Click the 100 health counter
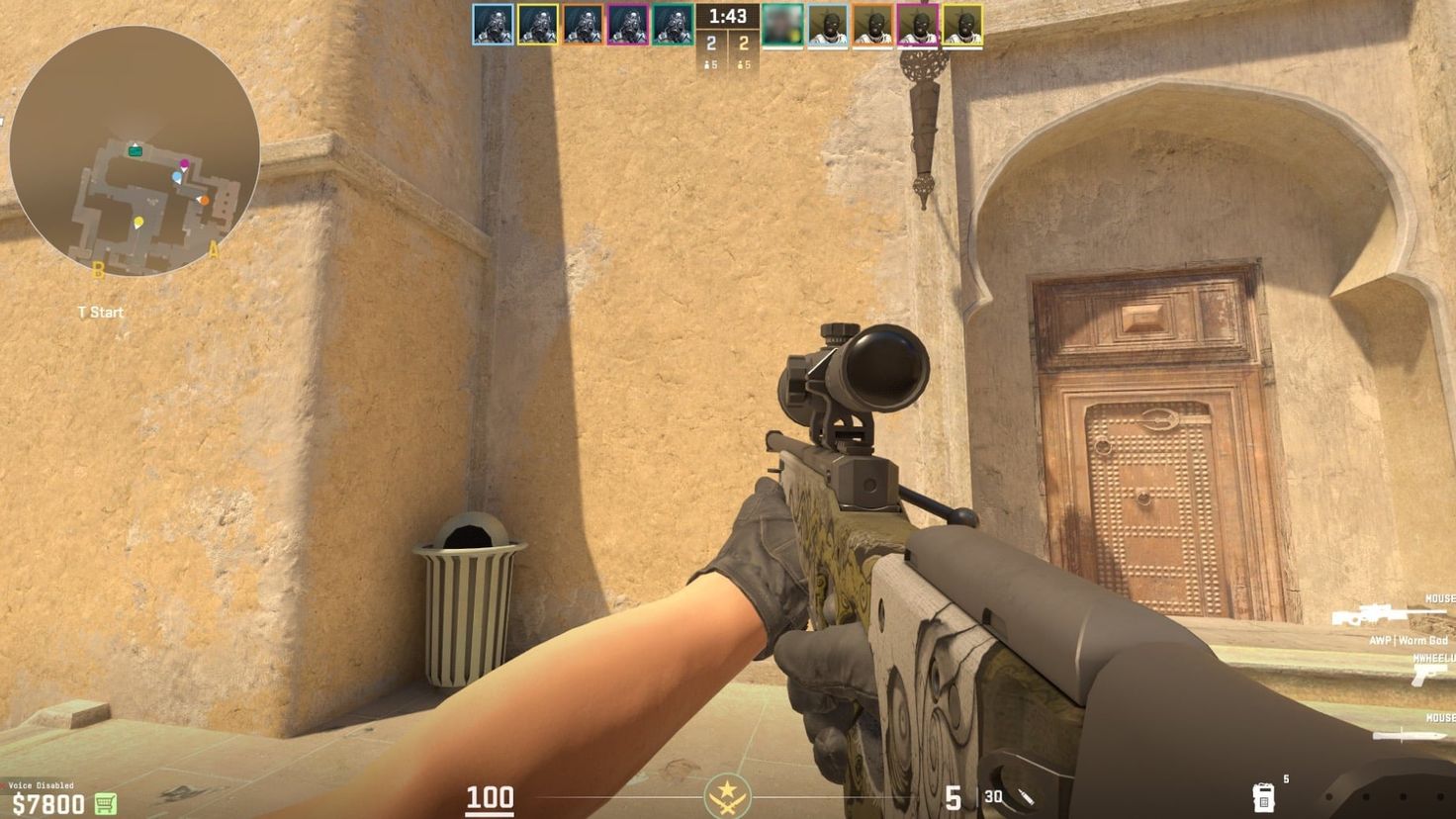The width and height of the screenshot is (1456, 819). point(492,795)
